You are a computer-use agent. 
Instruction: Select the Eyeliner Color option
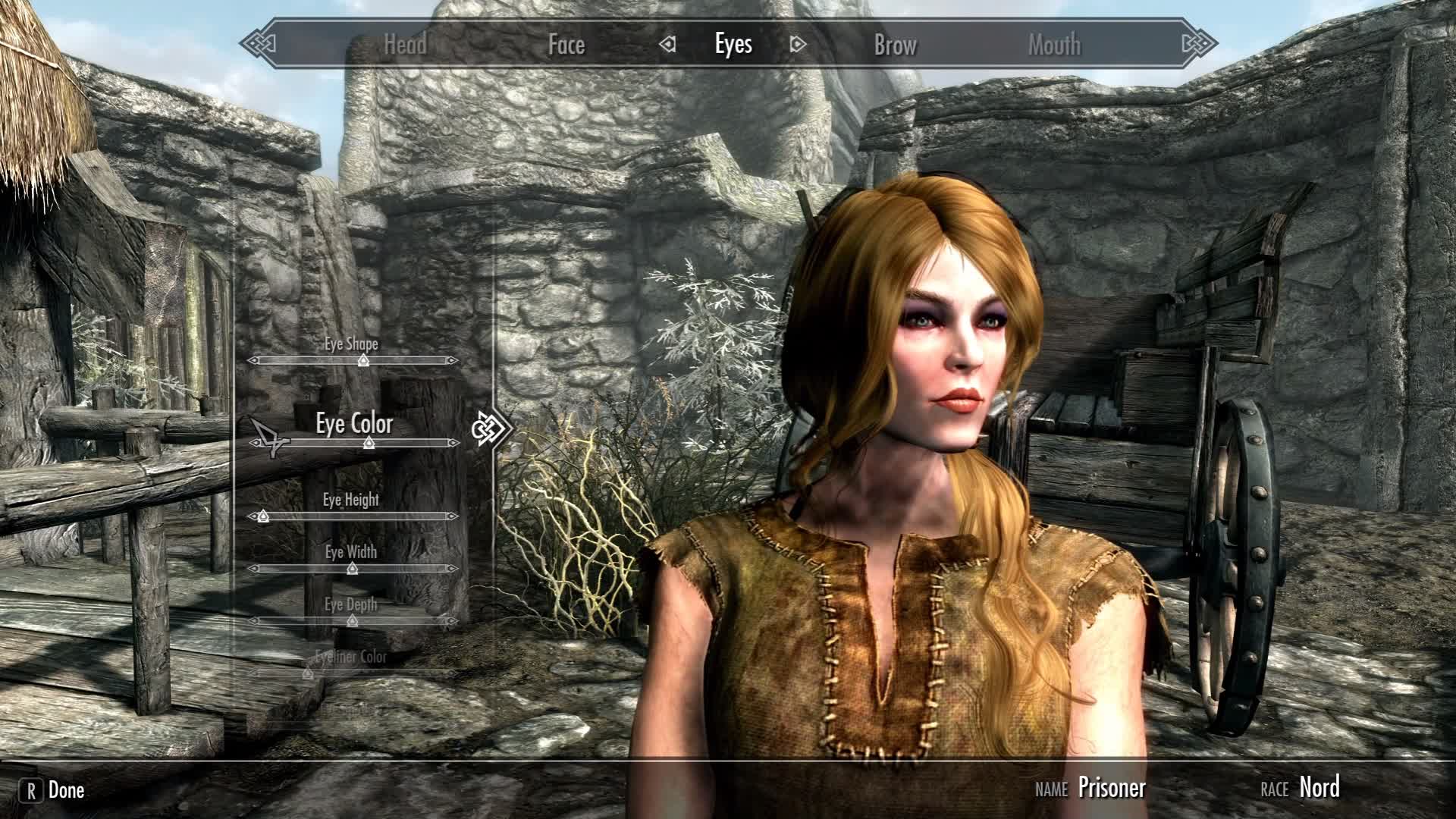pos(351,657)
